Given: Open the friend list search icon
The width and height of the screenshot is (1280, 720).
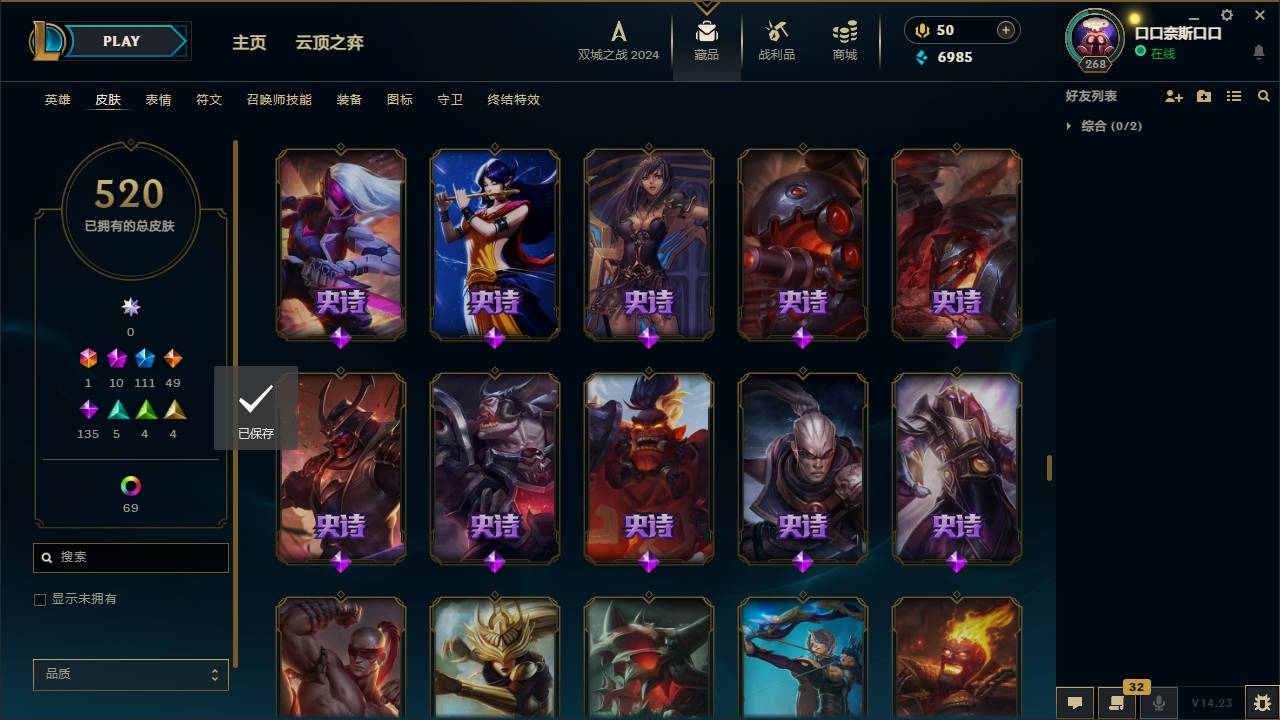Looking at the screenshot, I should coord(1263,95).
